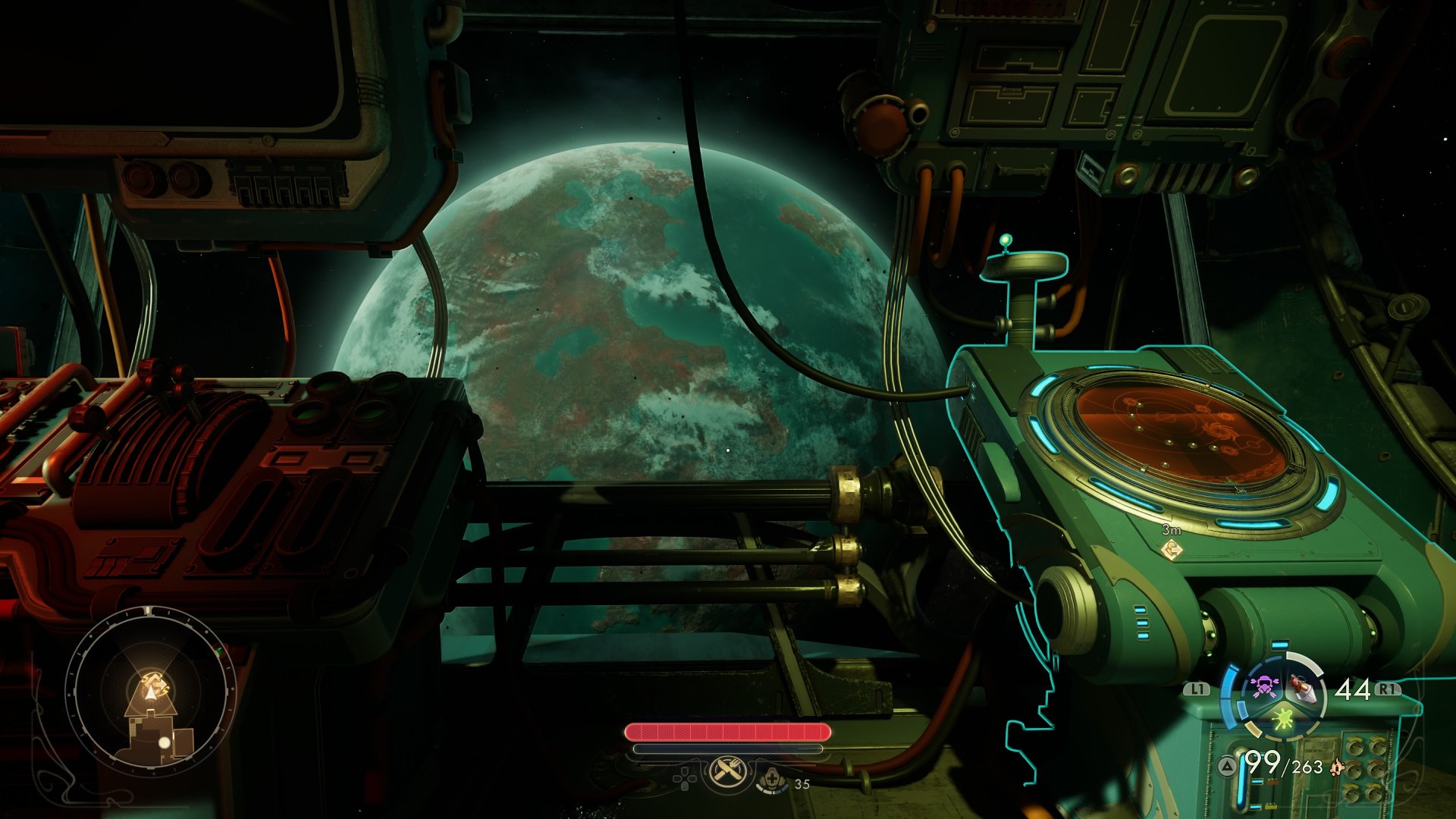Screen dimensions: 1456x819
Task: Click the L1 shoulder button prompt
Action: (x=1196, y=688)
